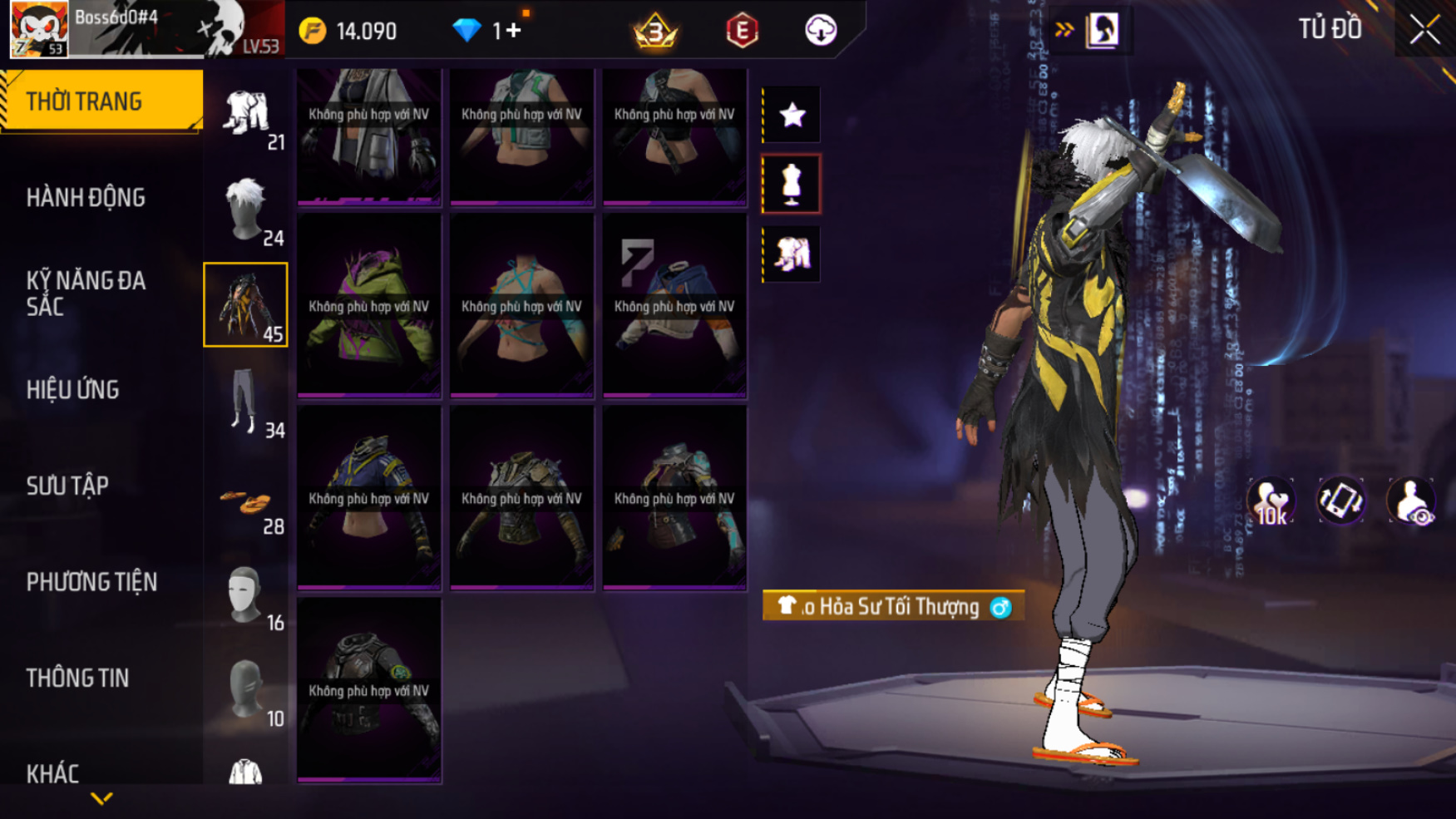The width and height of the screenshot is (1456, 819).
Task: Show the Thông Tin section
Action: 77,678
